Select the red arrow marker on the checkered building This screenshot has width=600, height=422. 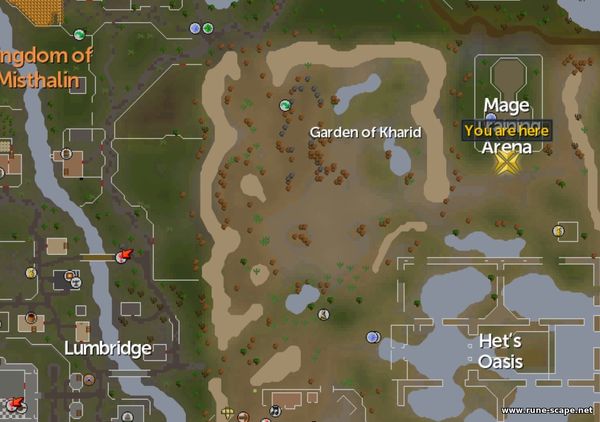click(16, 403)
